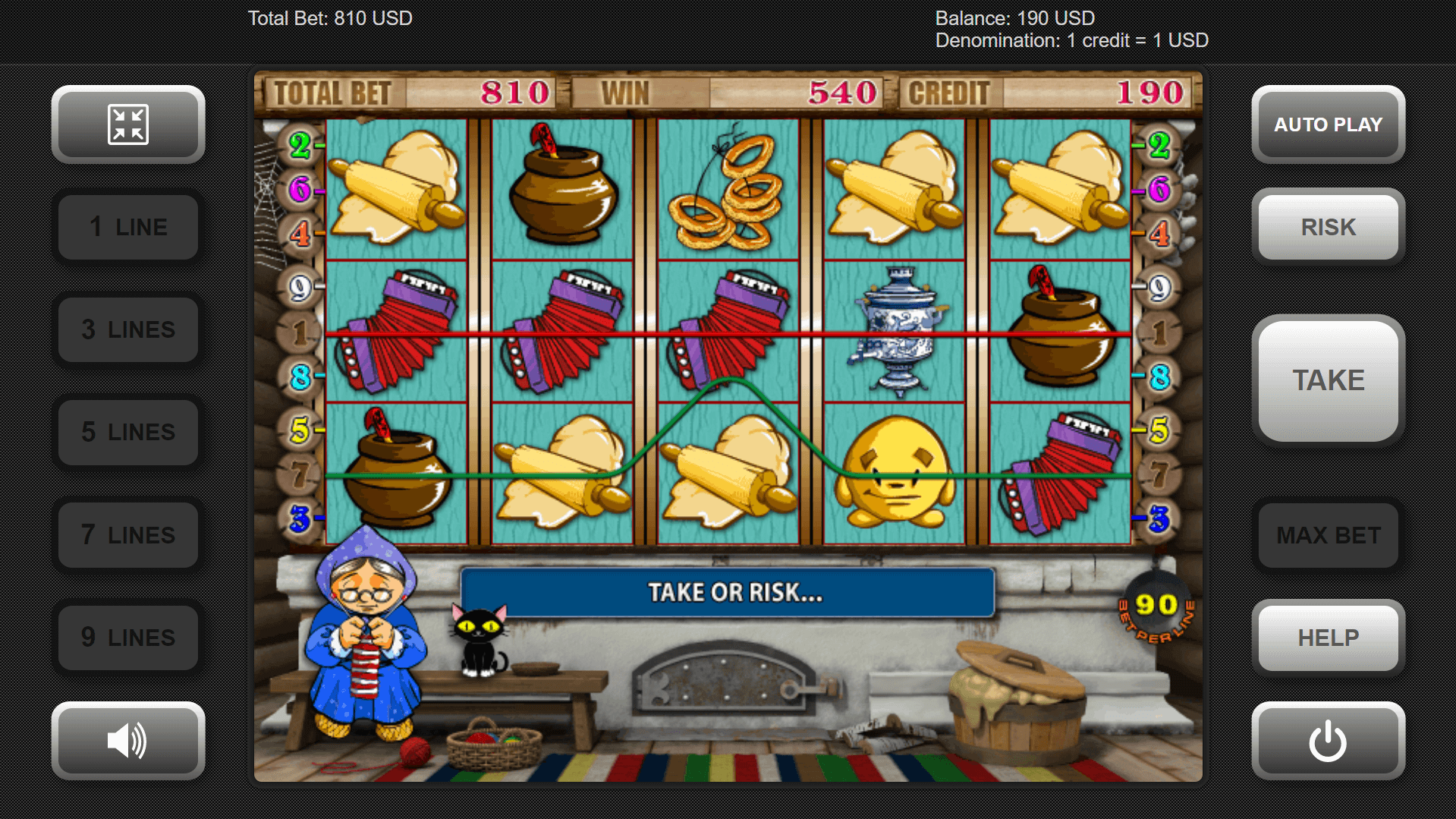Take the 540 win
Viewport: 1456px width, 819px height.
[1328, 380]
